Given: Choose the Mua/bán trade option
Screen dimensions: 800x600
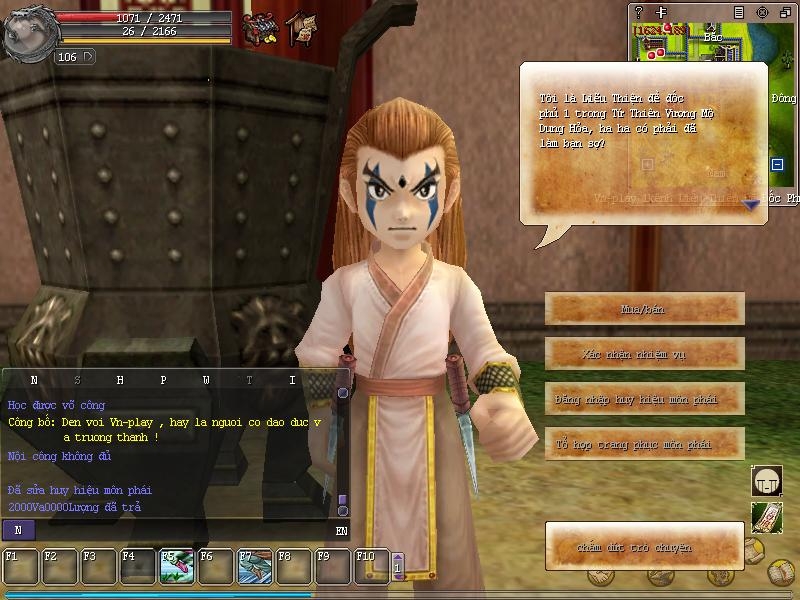Looking at the screenshot, I should (645, 309).
